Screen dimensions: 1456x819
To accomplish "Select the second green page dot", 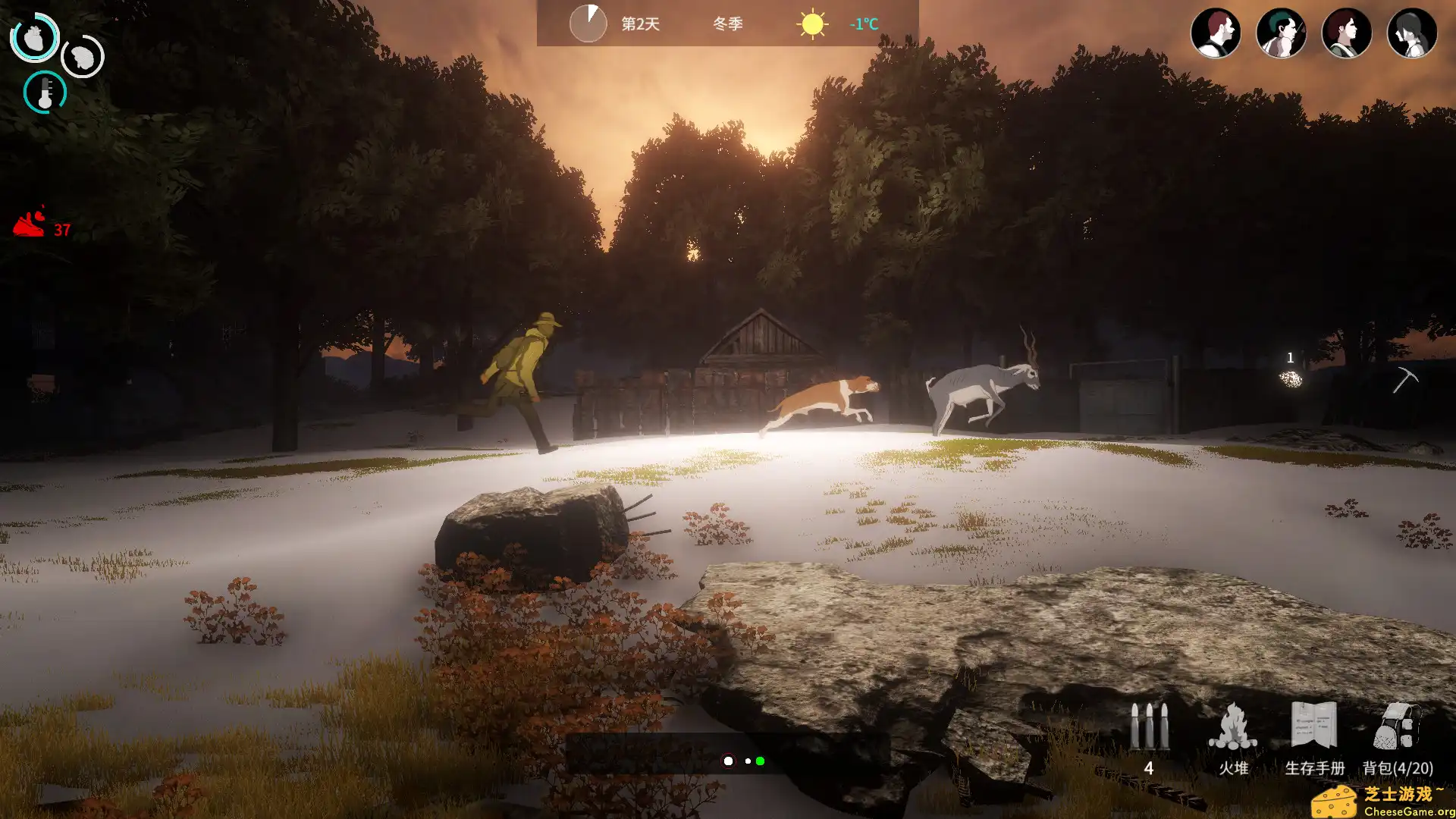I will pos(761,759).
